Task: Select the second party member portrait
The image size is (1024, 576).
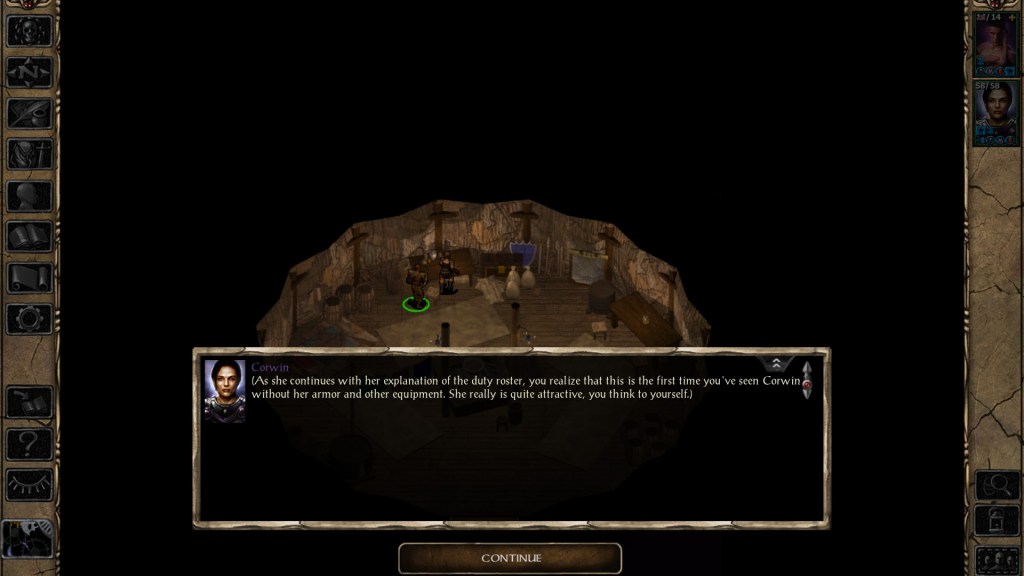Action: (995, 113)
